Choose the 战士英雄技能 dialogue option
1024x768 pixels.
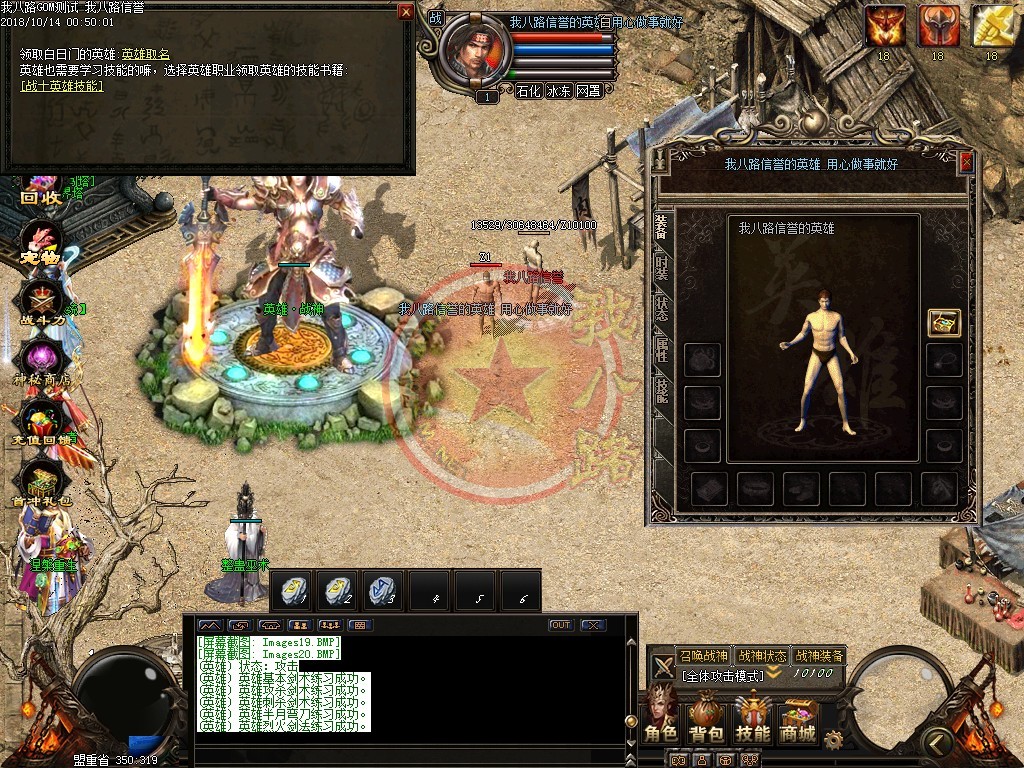click(62, 86)
